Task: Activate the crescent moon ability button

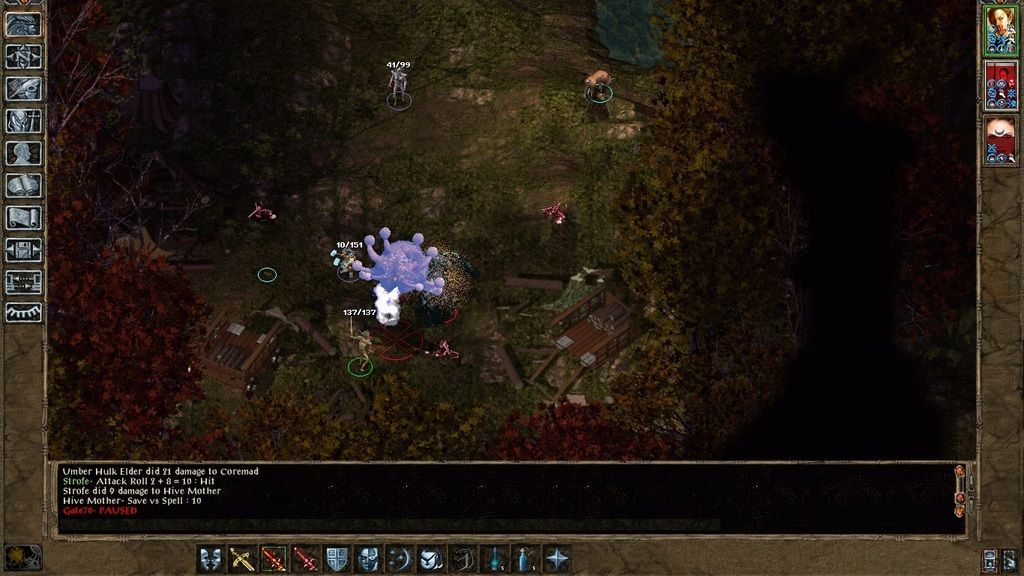Action: [399, 559]
